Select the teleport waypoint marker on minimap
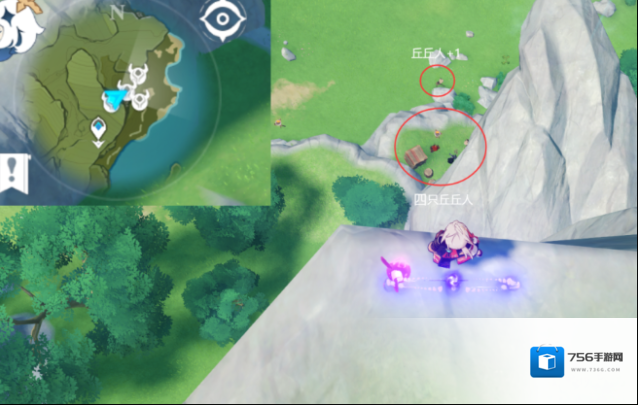Image resolution: width=638 pixels, height=405 pixels. click(x=98, y=128)
